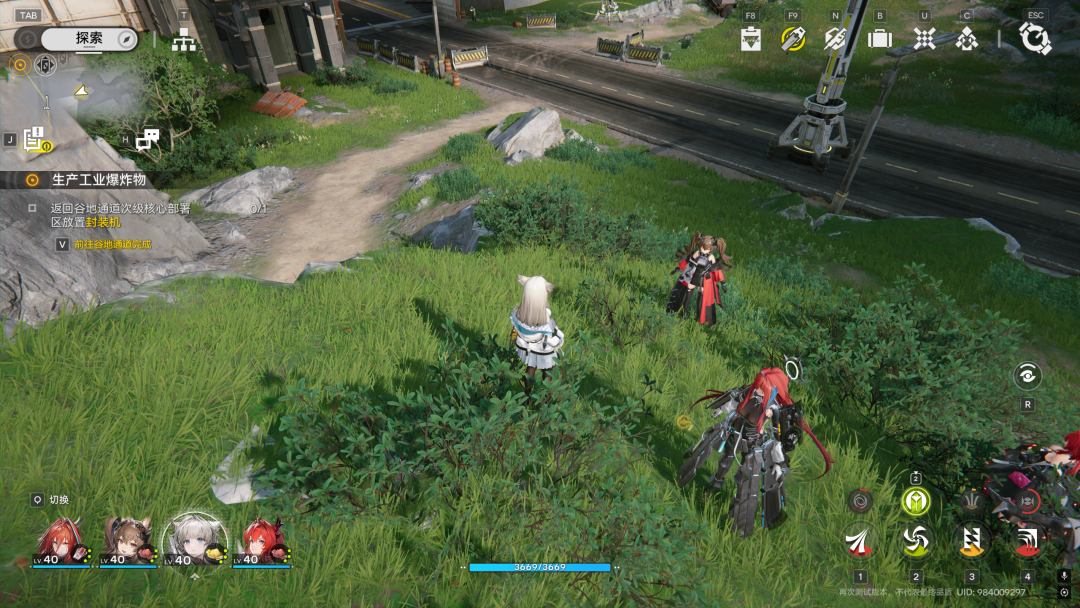Viewport: 1080px width, 608px height.
Task: Activate the swirl skill in slot two
Action: click(x=915, y=541)
